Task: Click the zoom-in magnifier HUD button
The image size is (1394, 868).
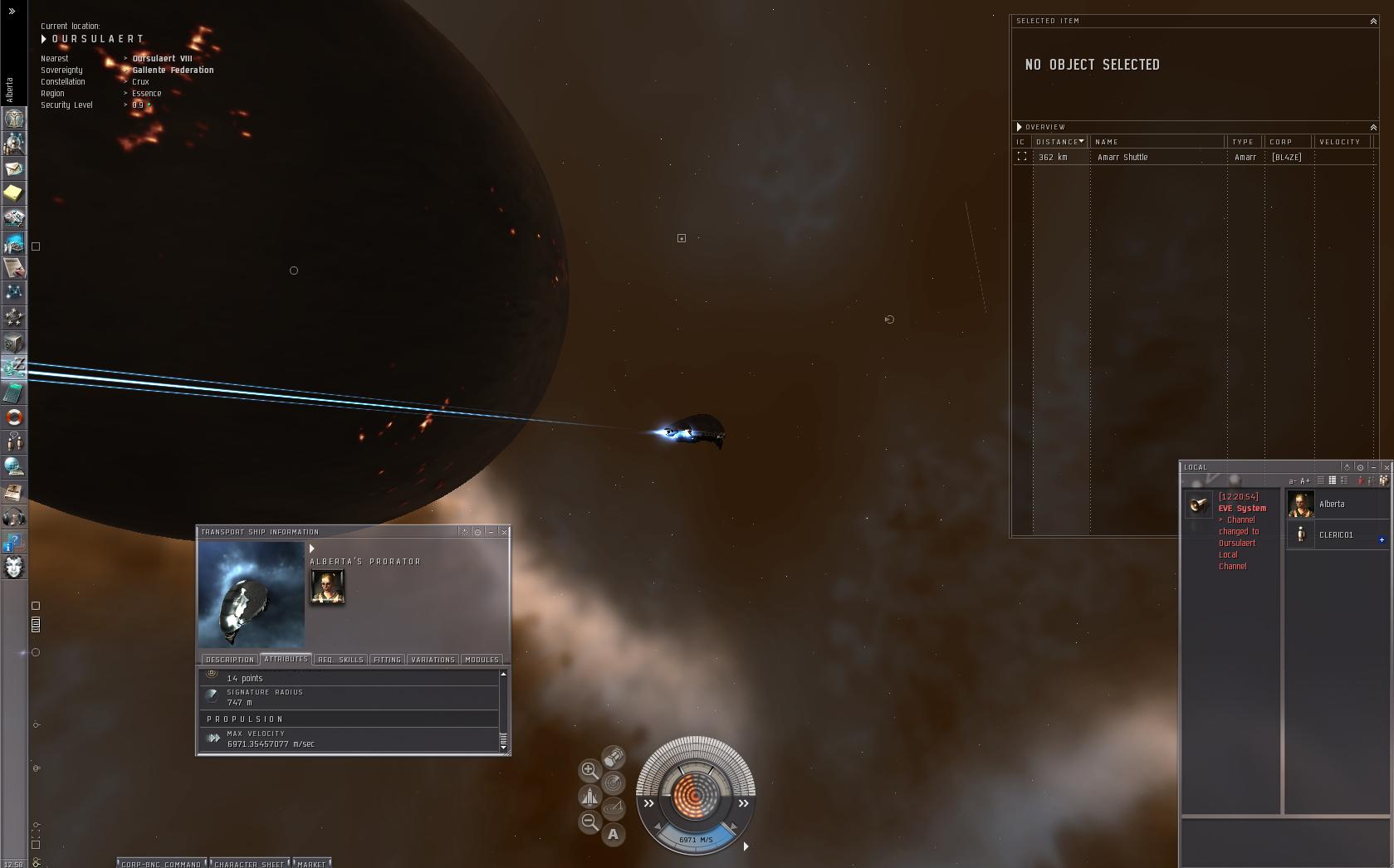Action: [x=589, y=770]
